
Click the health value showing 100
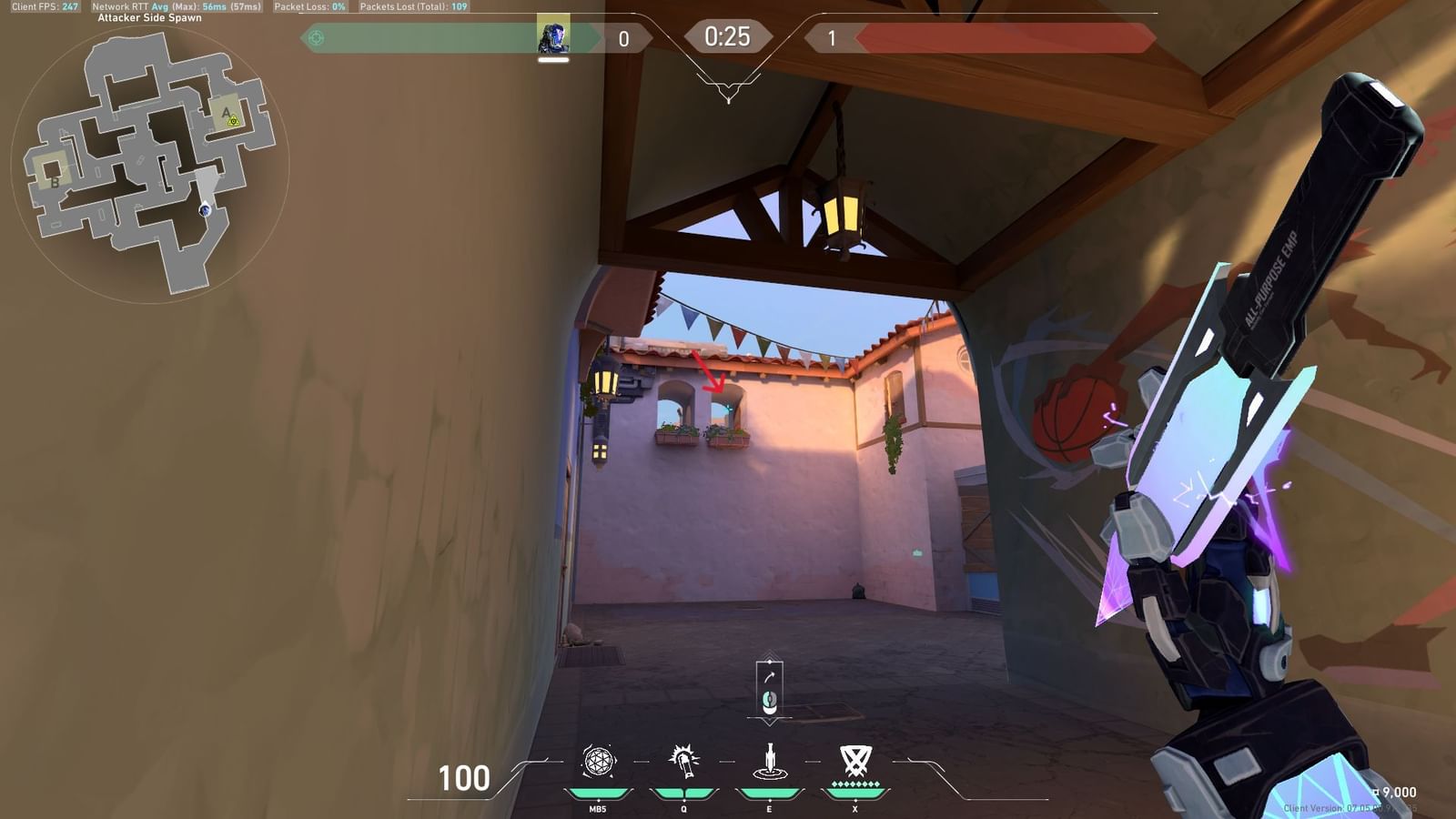tap(466, 779)
